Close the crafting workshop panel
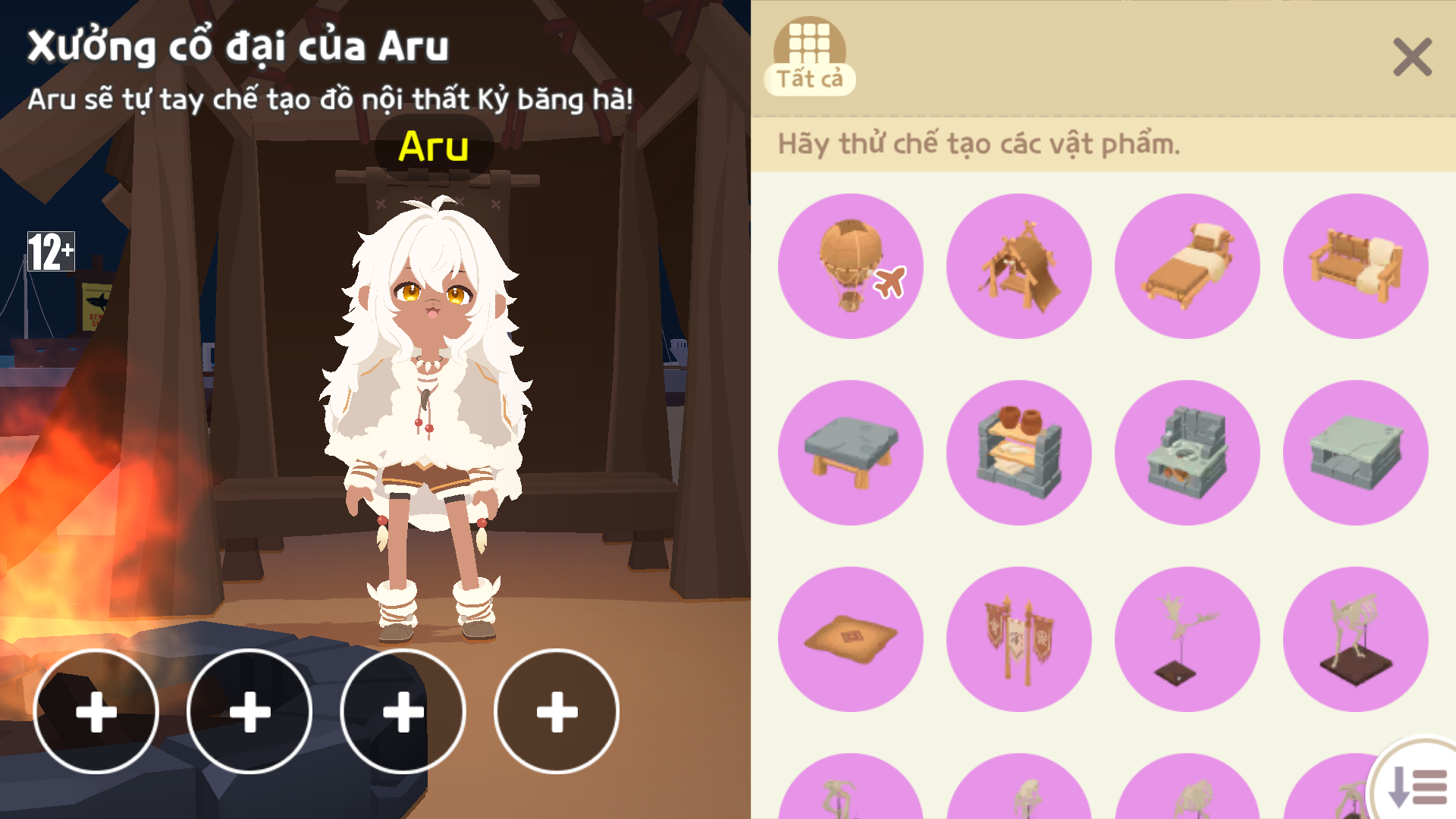 pyautogui.click(x=1412, y=58)
